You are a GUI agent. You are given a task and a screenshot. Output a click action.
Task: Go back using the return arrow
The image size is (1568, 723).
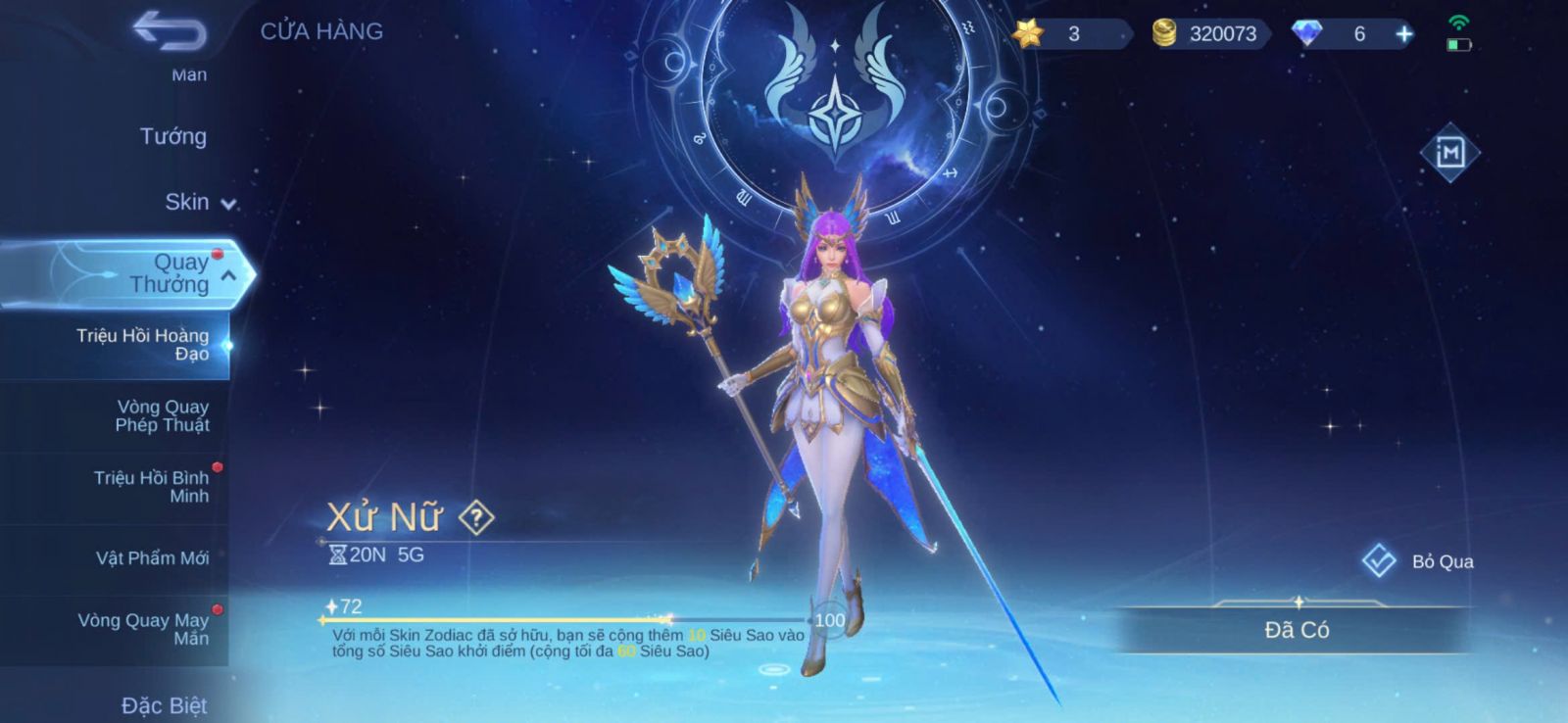pyautogui.click(x=170, y=31)
